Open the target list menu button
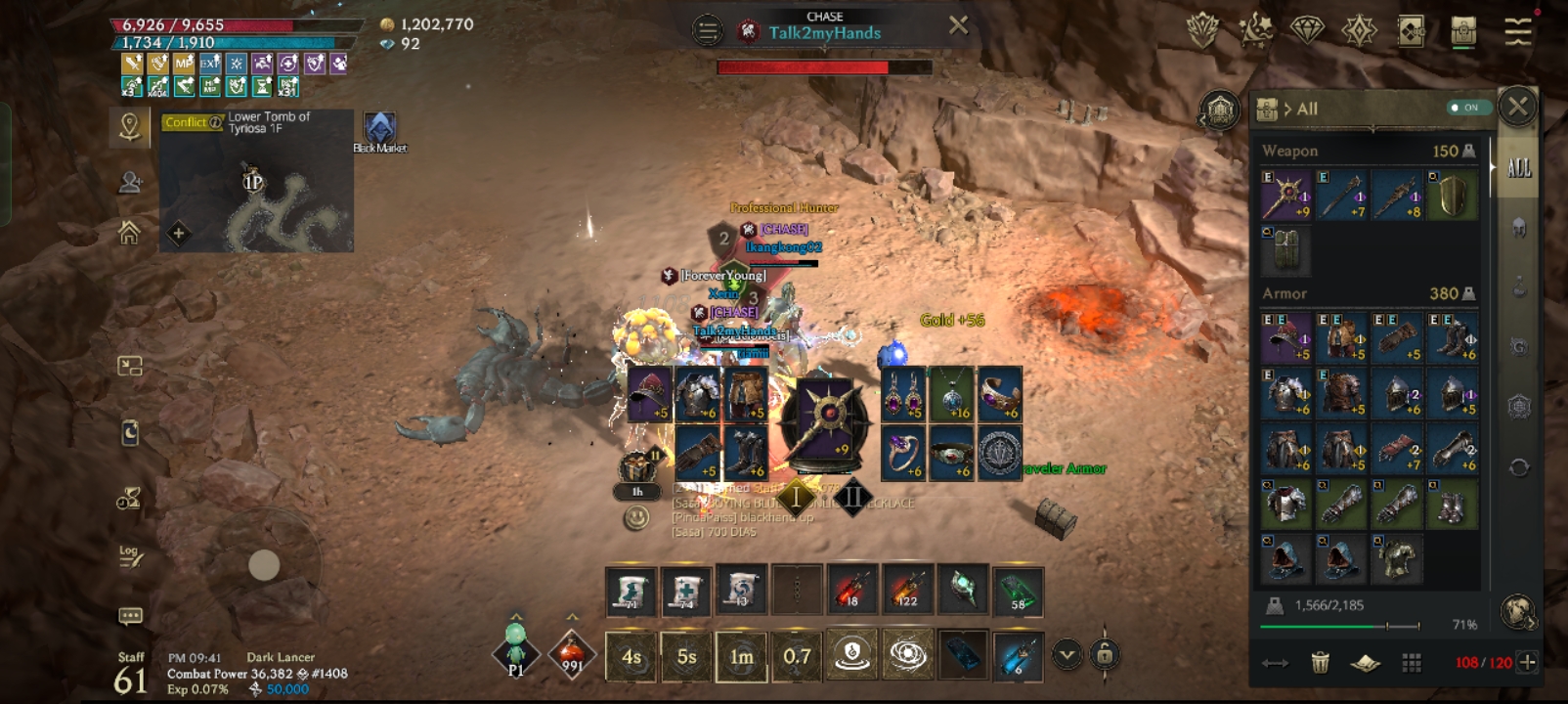Screen dimensions: 1568x704 (707, 31)
